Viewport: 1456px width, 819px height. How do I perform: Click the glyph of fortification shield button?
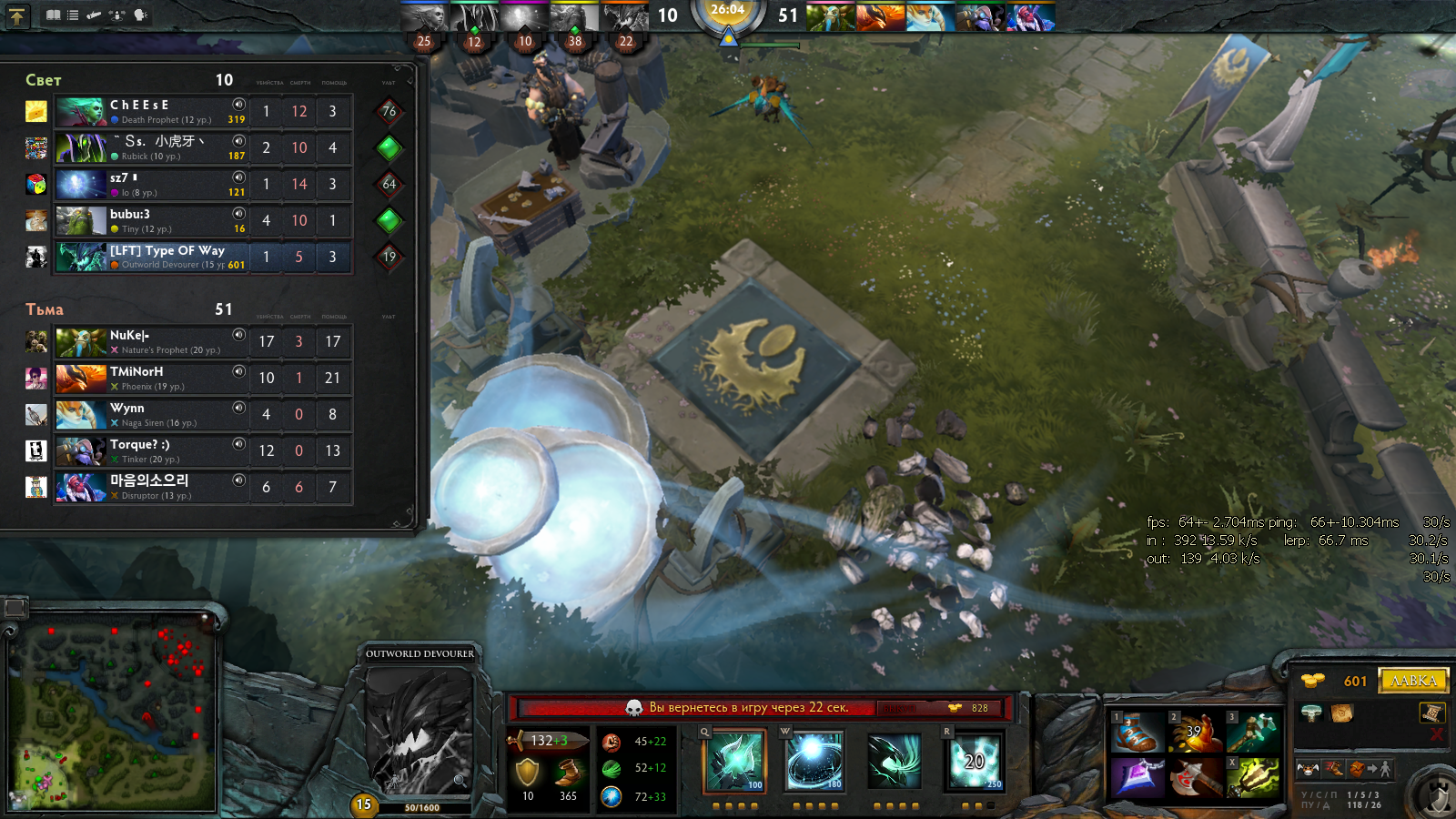(x=1438, y=797)
